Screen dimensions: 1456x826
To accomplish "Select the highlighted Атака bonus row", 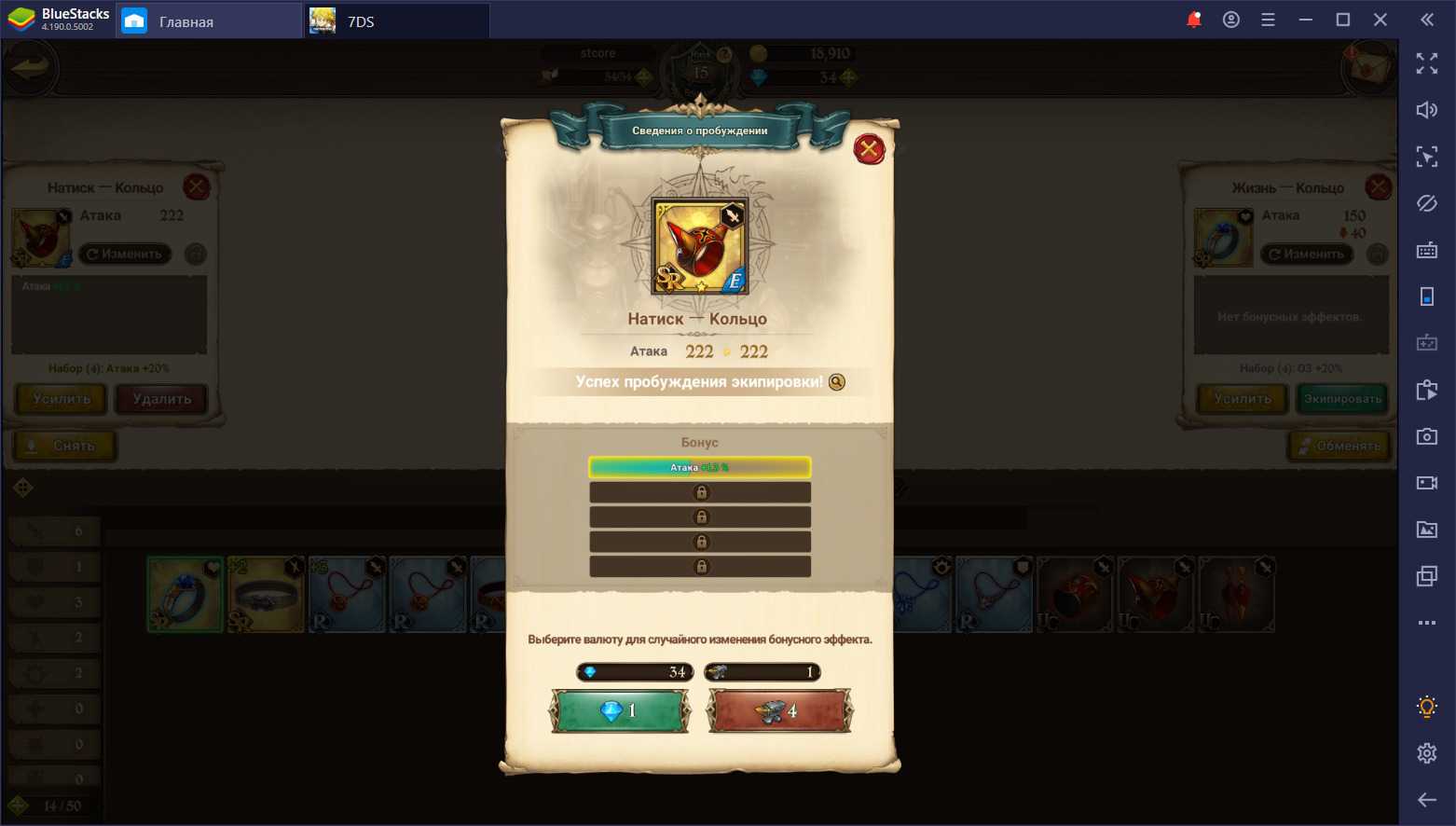I will point(699,467).
